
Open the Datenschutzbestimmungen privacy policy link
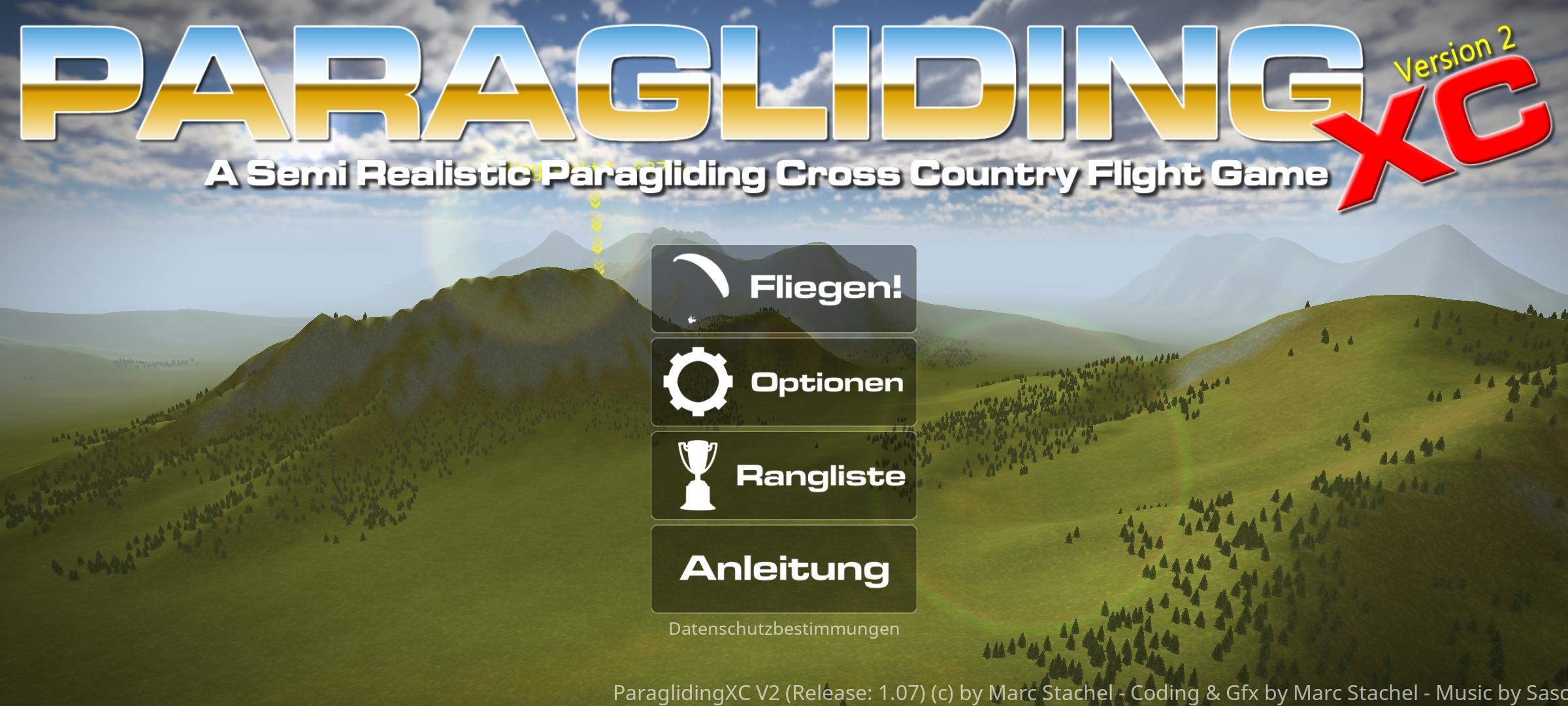pyautogui.click(x=783, y=629)
